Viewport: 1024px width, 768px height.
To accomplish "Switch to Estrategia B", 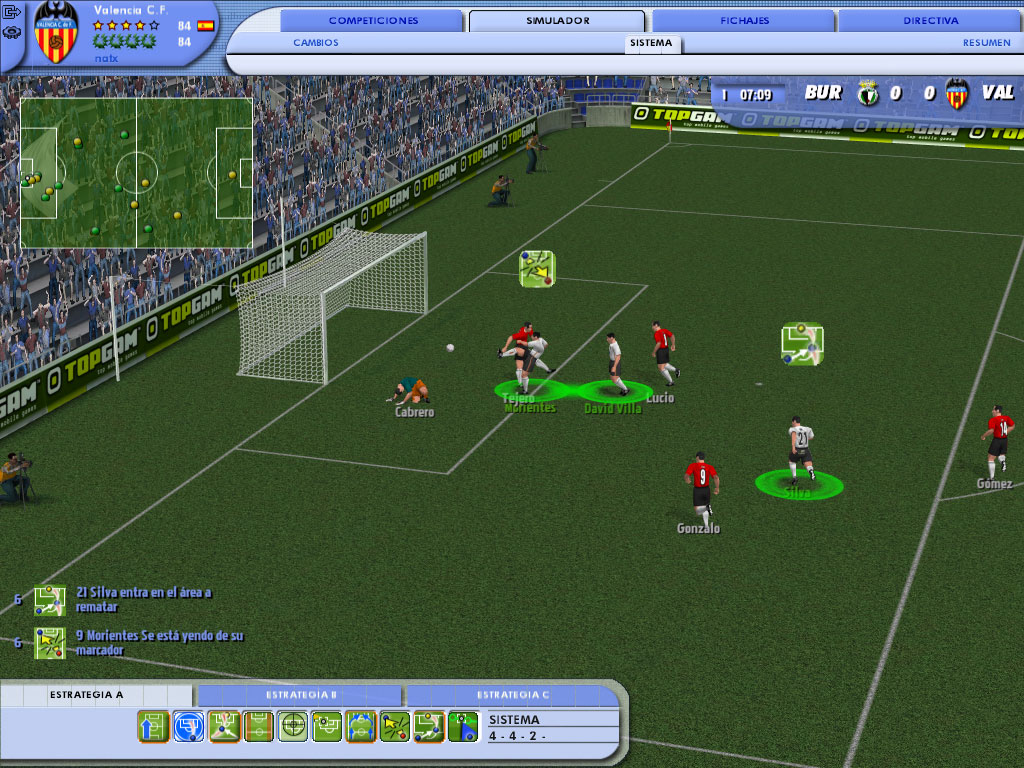I will click(301, 694).
